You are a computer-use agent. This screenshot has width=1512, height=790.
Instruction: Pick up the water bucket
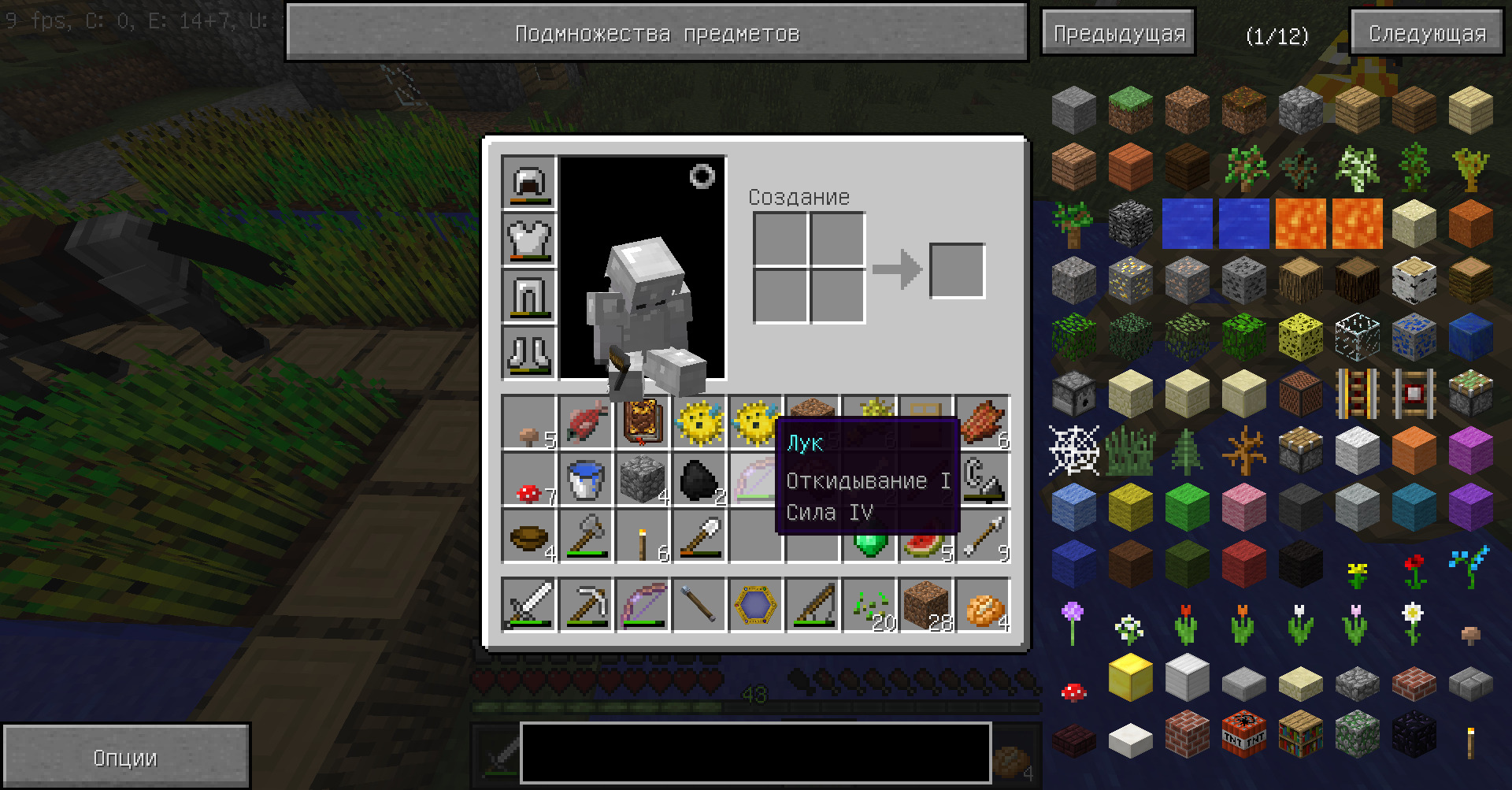[x=586, y=479]
